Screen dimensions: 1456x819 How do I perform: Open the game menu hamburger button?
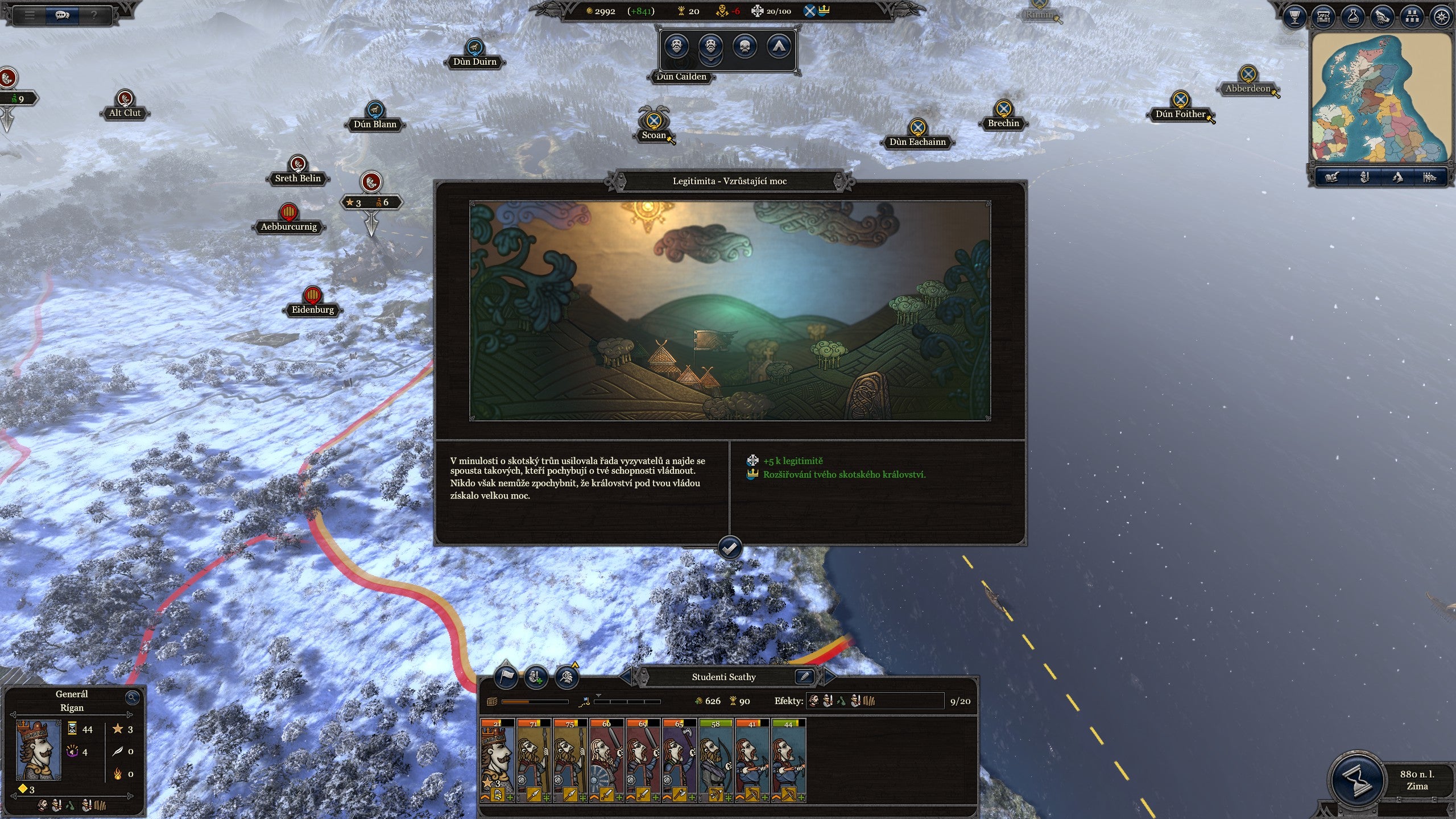(30, 15)
